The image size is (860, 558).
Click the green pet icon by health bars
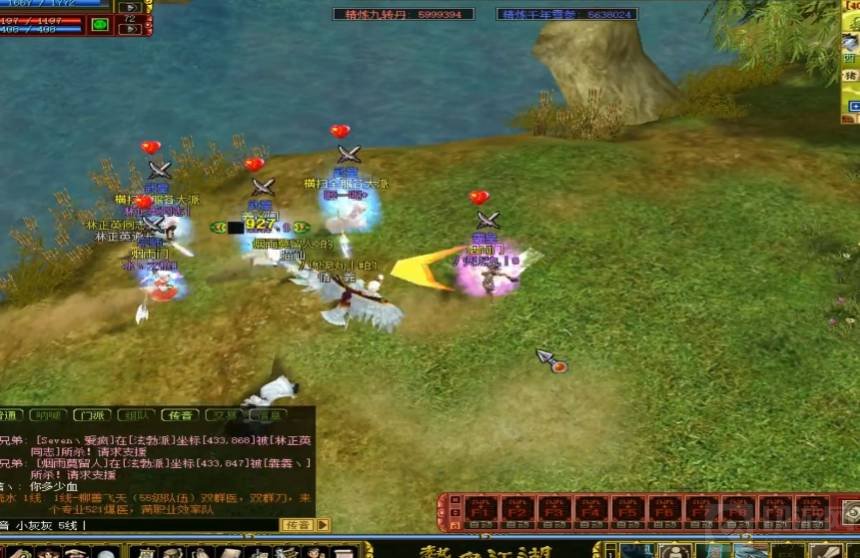click(x=100, y=24)
